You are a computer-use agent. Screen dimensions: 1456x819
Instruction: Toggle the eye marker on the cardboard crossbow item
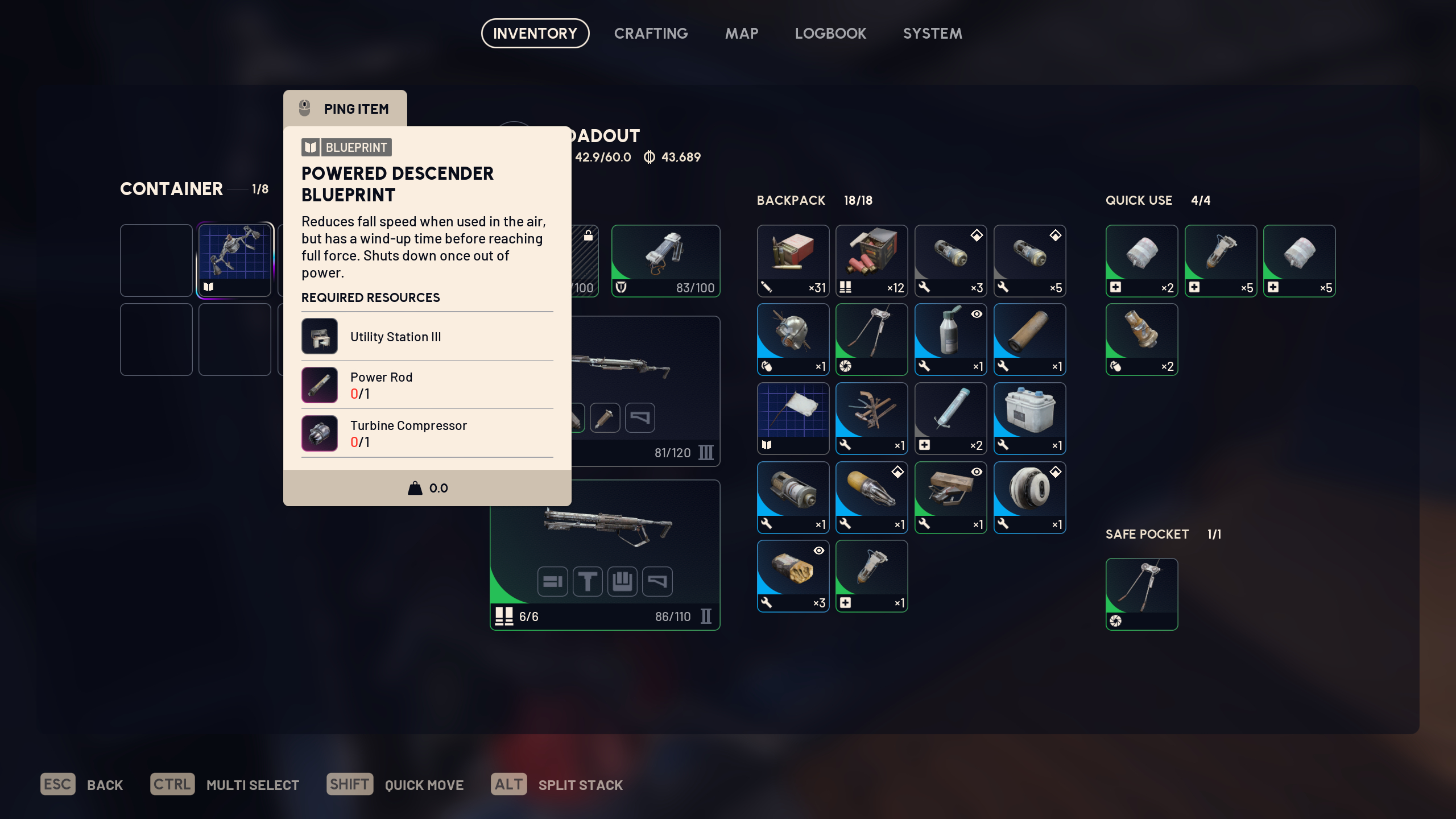pos(976,471)
